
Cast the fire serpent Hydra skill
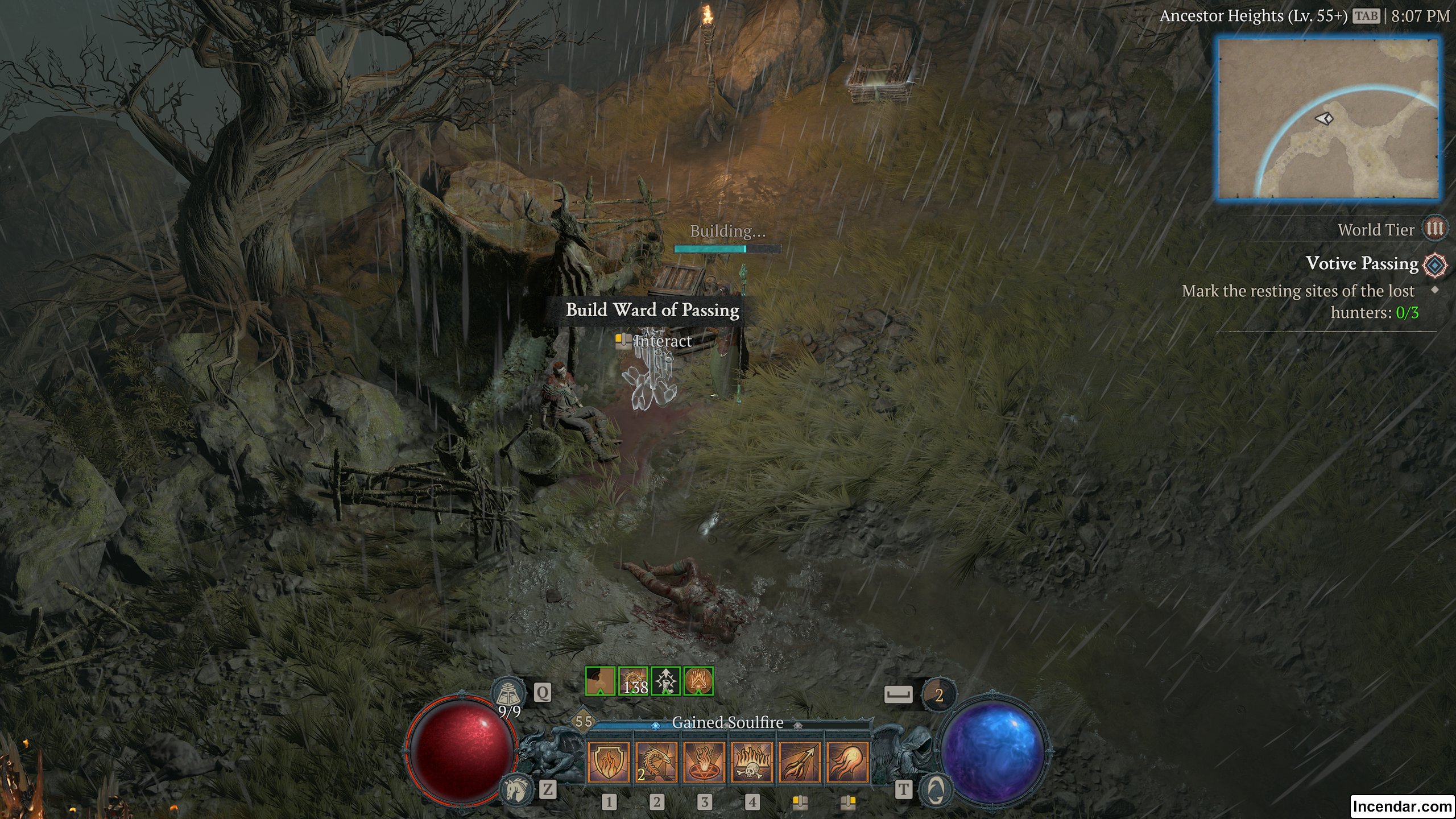(x=656, y=762)
